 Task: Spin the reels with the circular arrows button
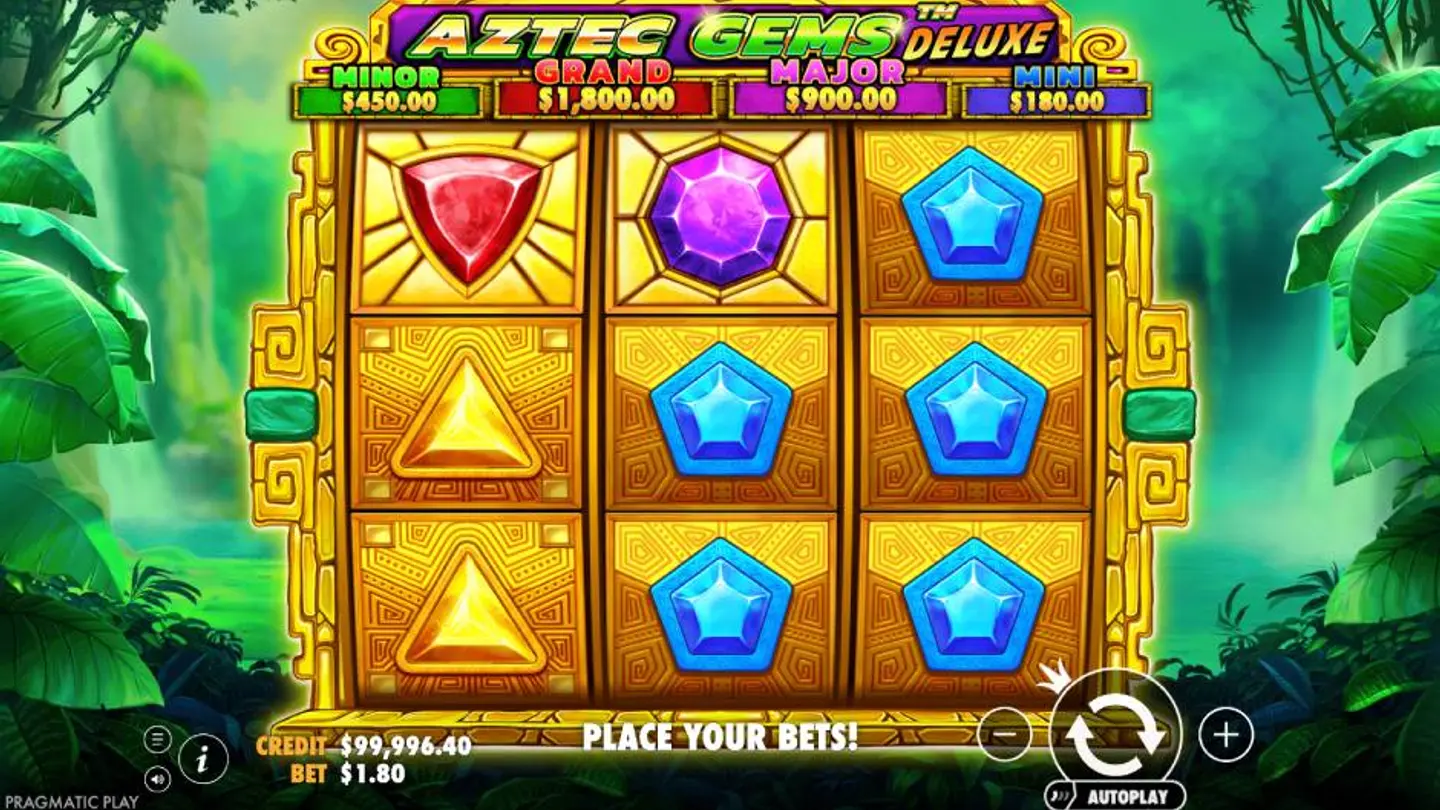click(1115, 735)
